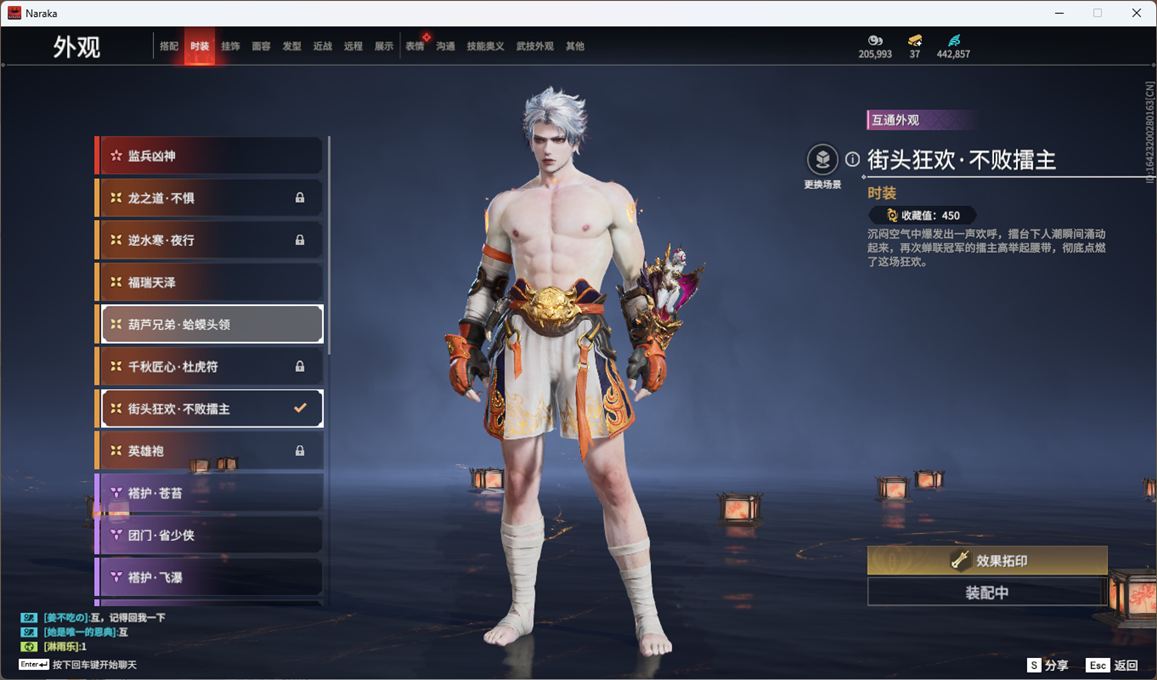Click the 装配中 equipped button

pos(987,592)
